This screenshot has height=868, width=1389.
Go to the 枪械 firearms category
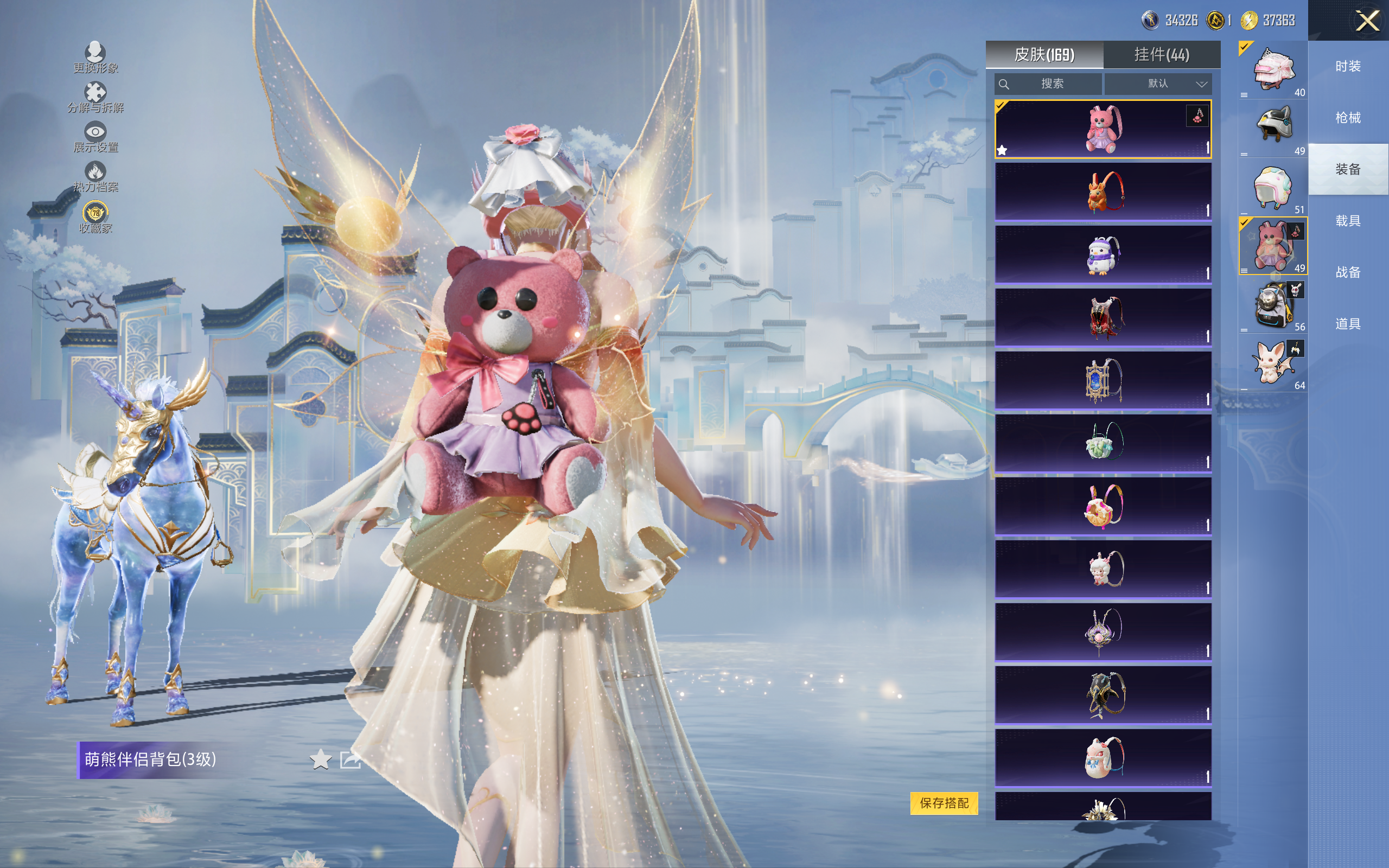coord(1348,118)
